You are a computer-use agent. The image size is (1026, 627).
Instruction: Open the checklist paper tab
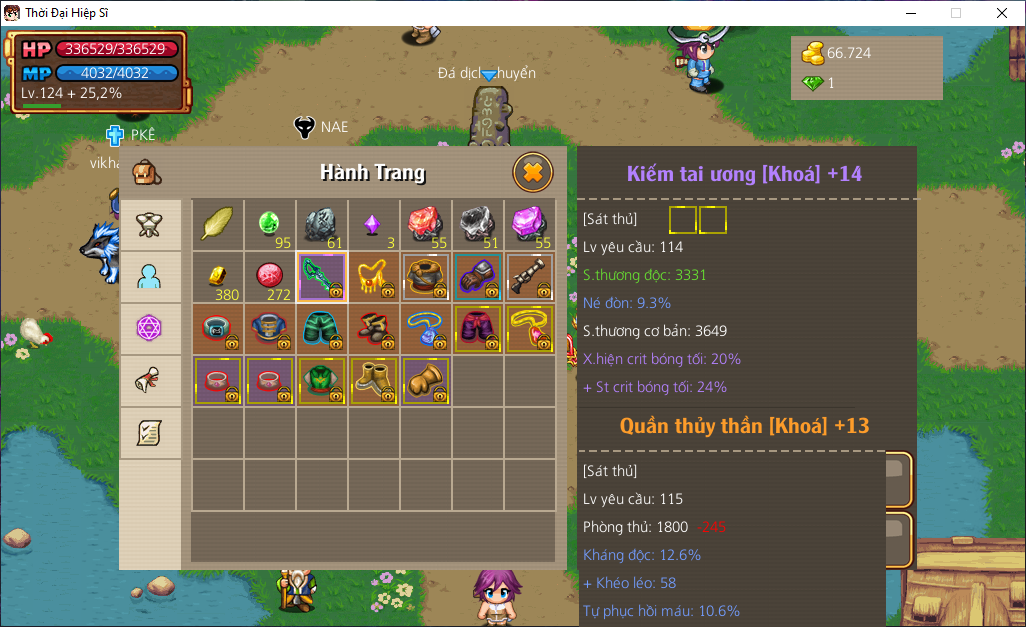pos(150,433)
